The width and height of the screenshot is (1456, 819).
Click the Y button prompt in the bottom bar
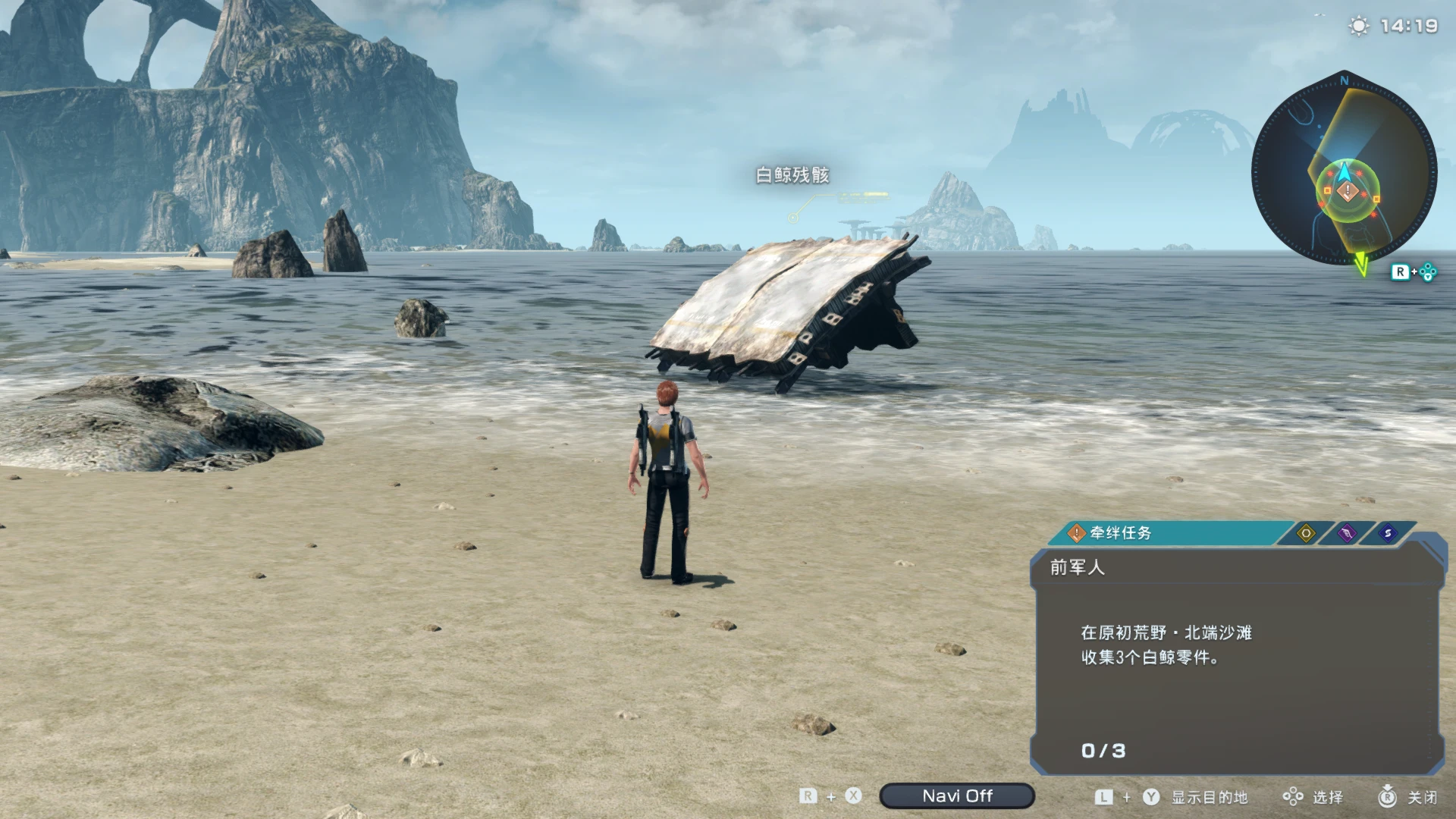[x=1151, y=796]
